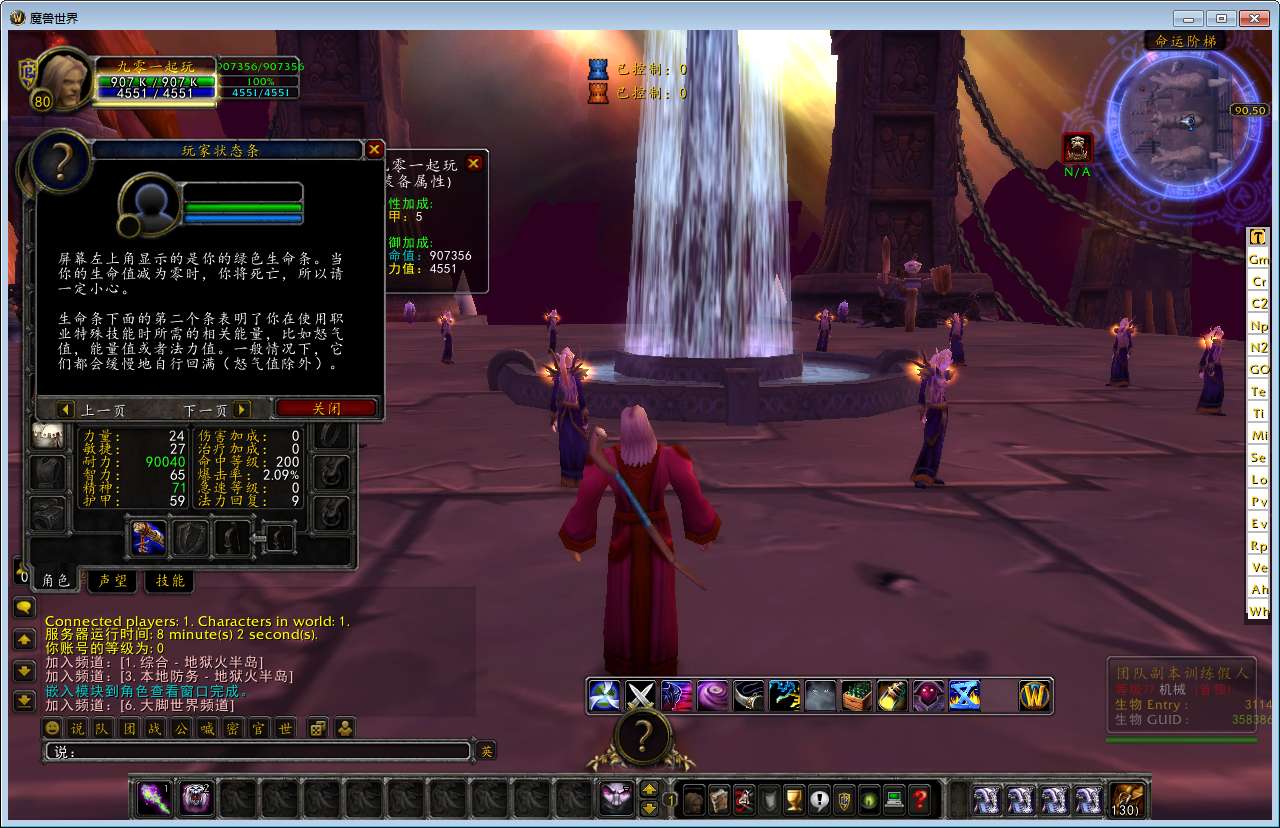Open the achievements trophy micro button
Image resolution: width=1280 pixels, height=828 pixels.
(794, 799)
